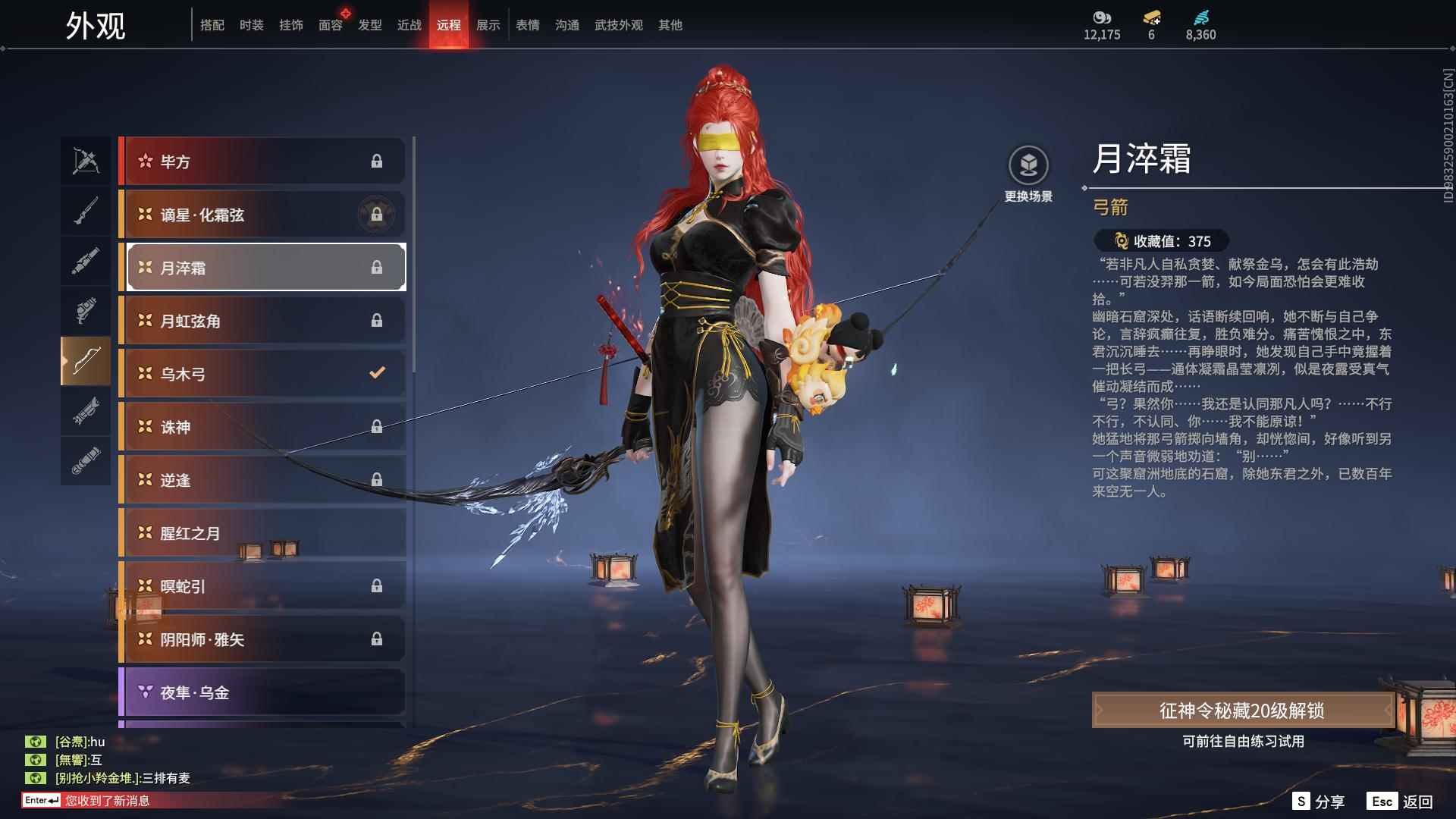Image resolution: width=1456 pixels, height=819 pixels.
Task: Click the bottom-most weapon category icon
Action: point(86,460)
